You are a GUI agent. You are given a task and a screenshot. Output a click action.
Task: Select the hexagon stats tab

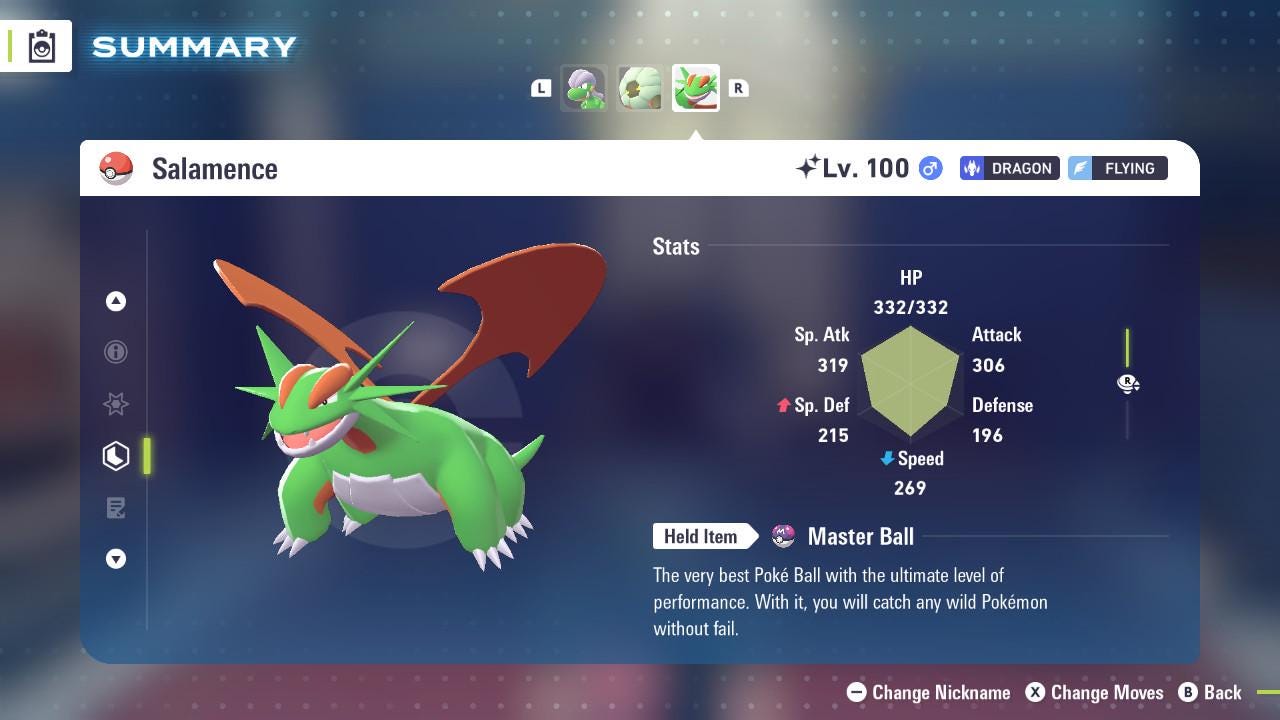(x=116, y=456)
